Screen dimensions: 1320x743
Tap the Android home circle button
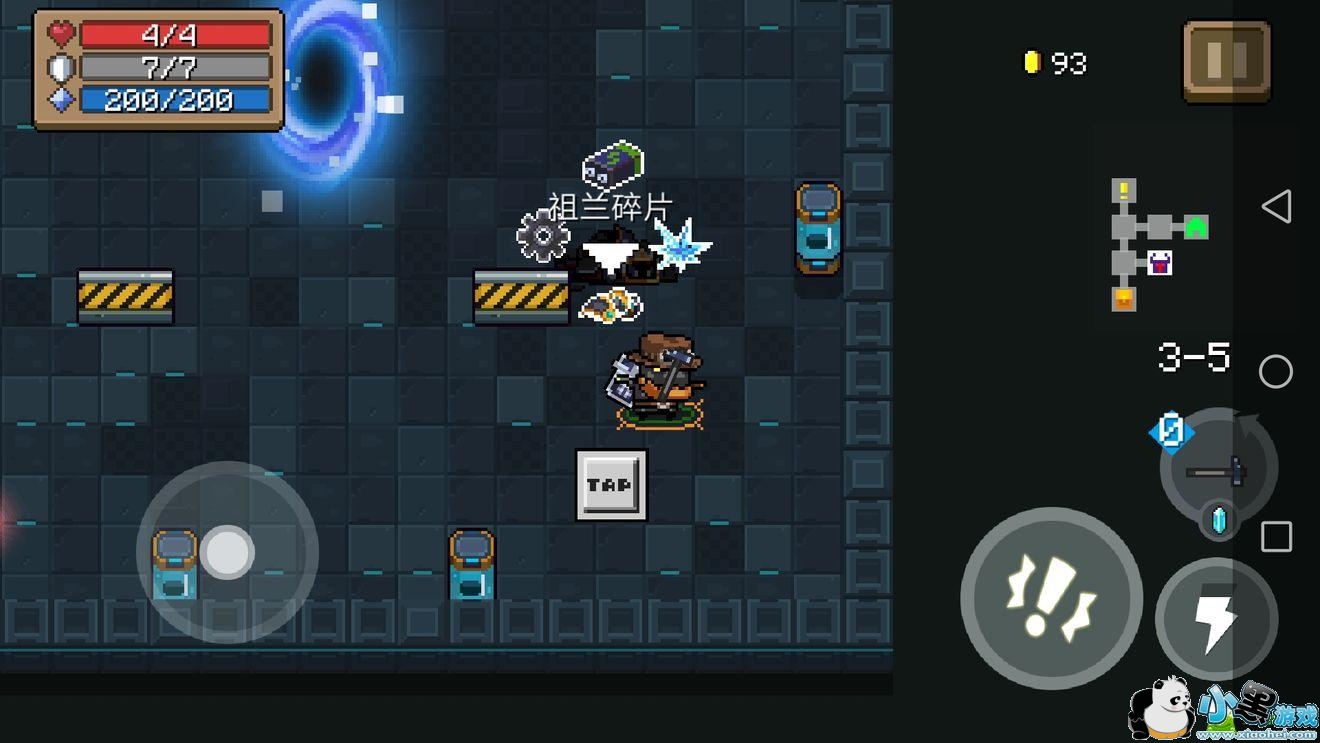click(1276, 372)
